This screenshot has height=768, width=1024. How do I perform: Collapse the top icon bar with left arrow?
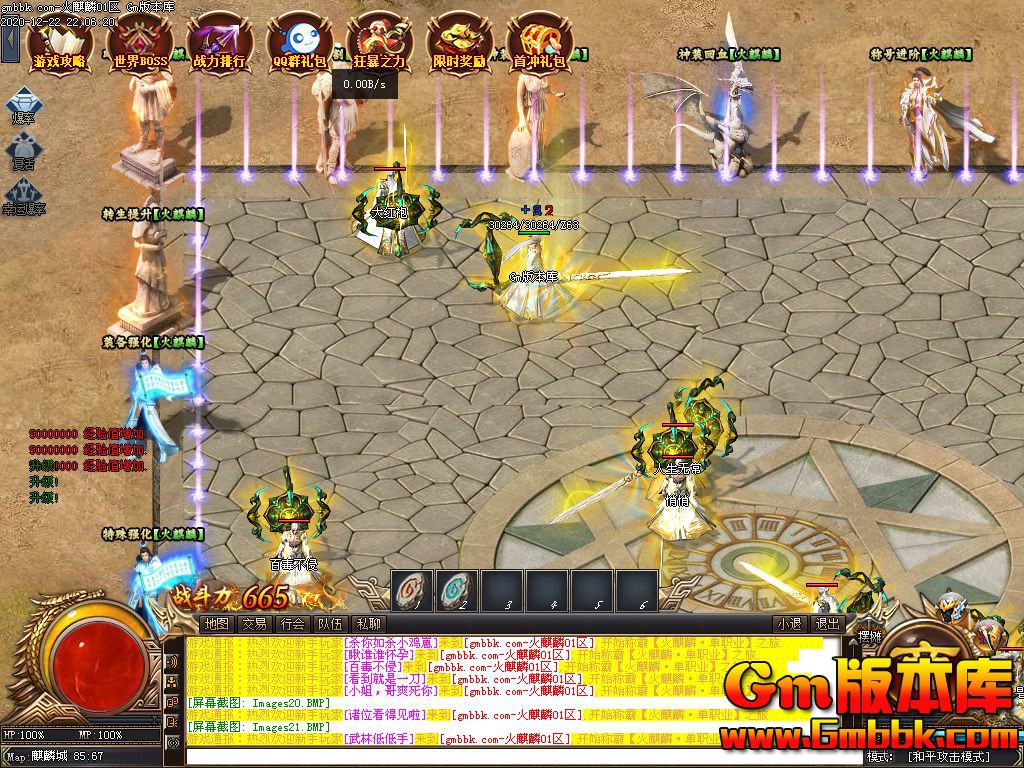[10, 41]
